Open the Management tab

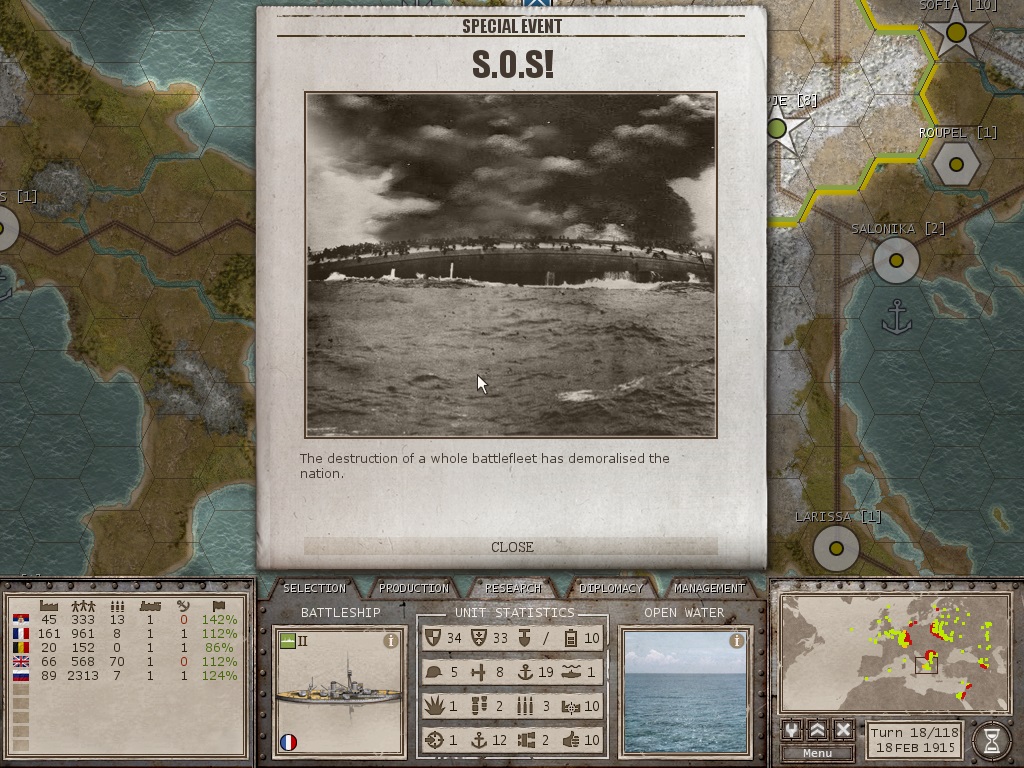coord(709,588)
